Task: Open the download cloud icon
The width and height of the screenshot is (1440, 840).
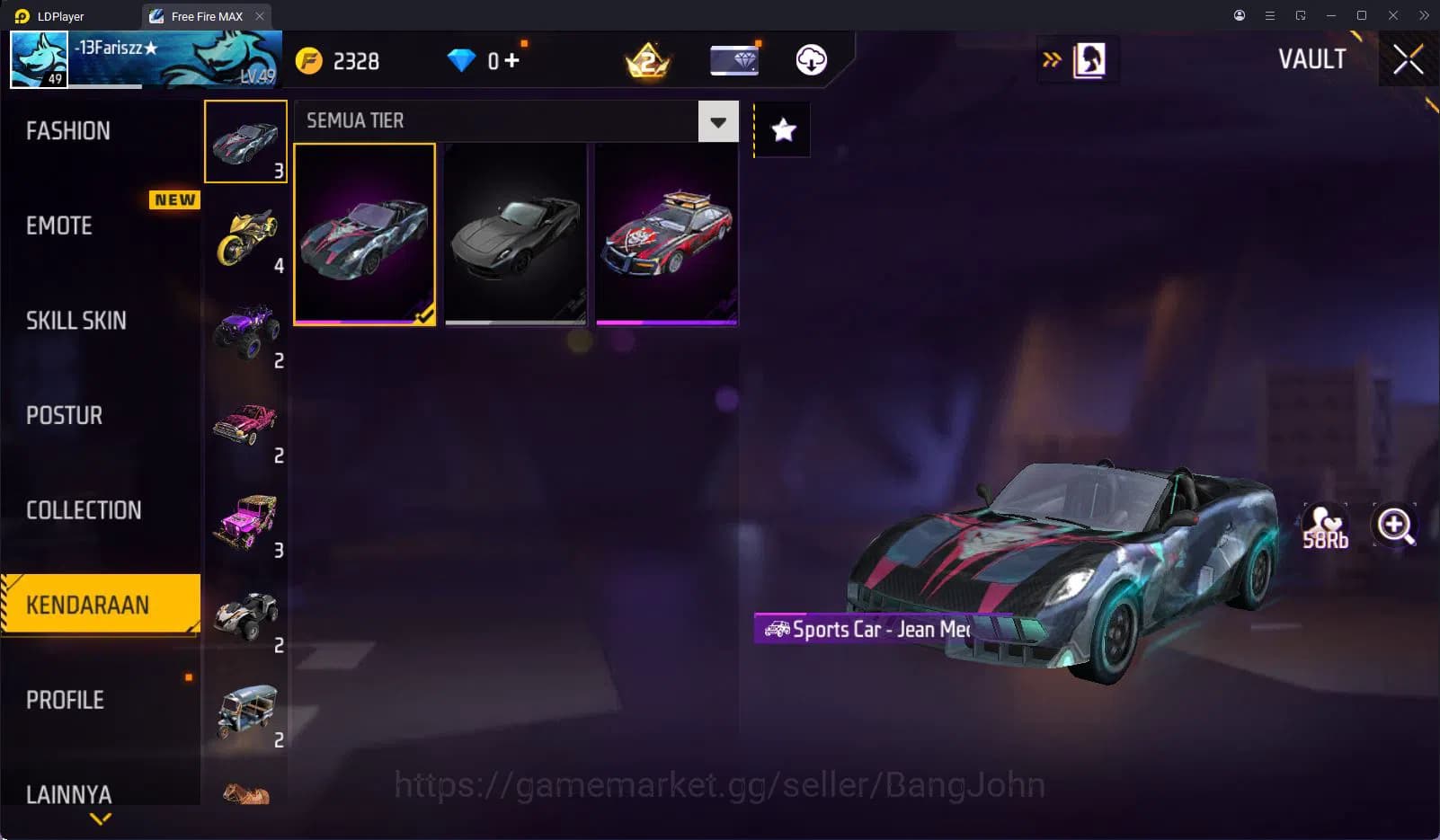Action: pos(811,60)
